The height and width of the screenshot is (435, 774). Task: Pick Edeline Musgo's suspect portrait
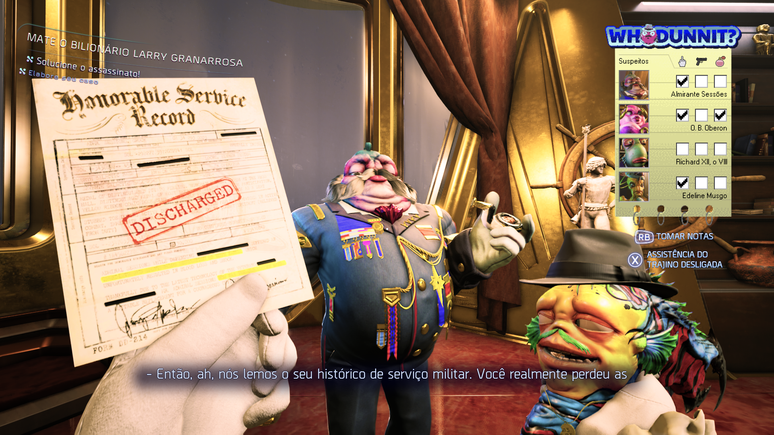pyautogui.click(x=634, y=186)
